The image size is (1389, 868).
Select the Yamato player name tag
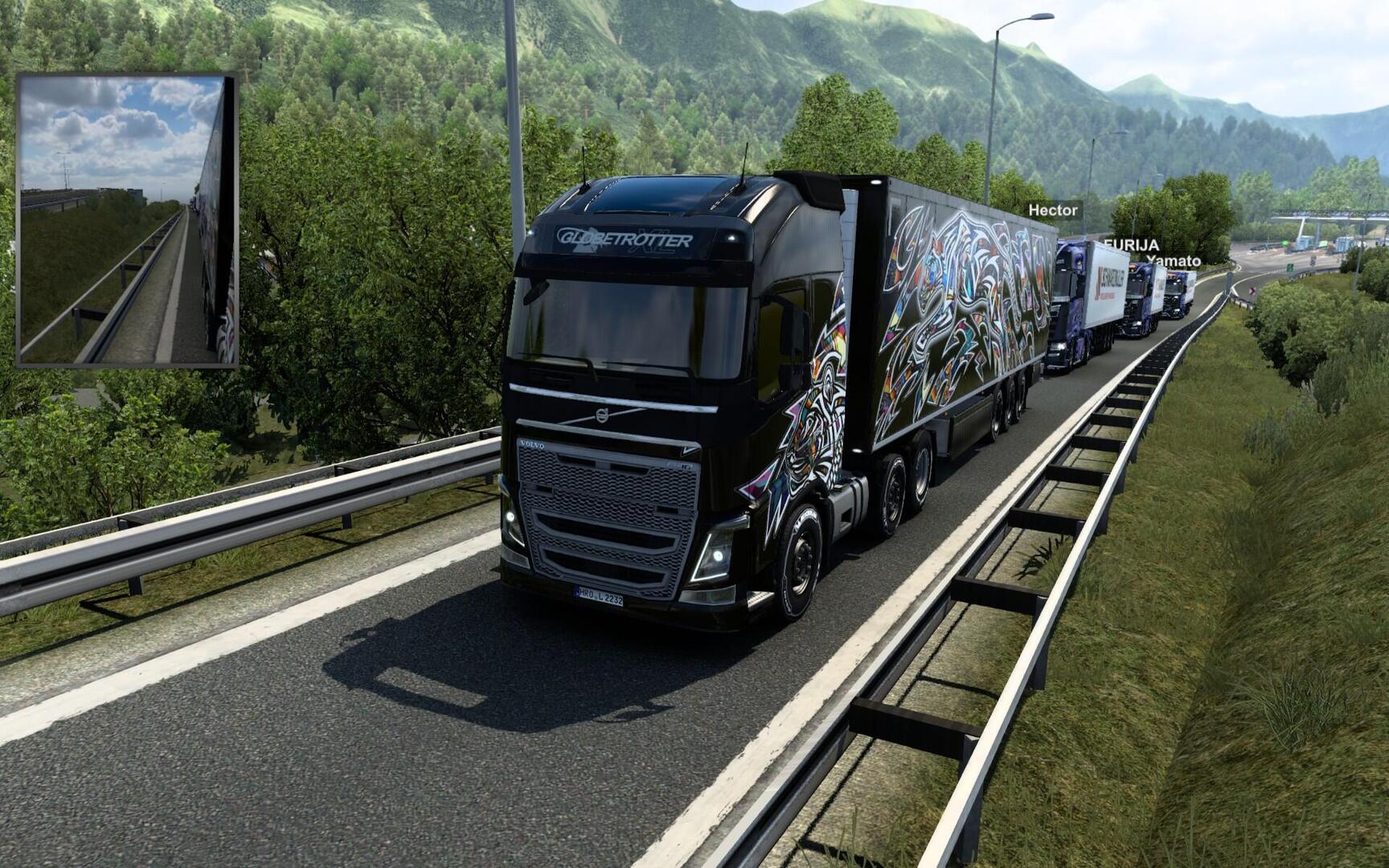1174,260
